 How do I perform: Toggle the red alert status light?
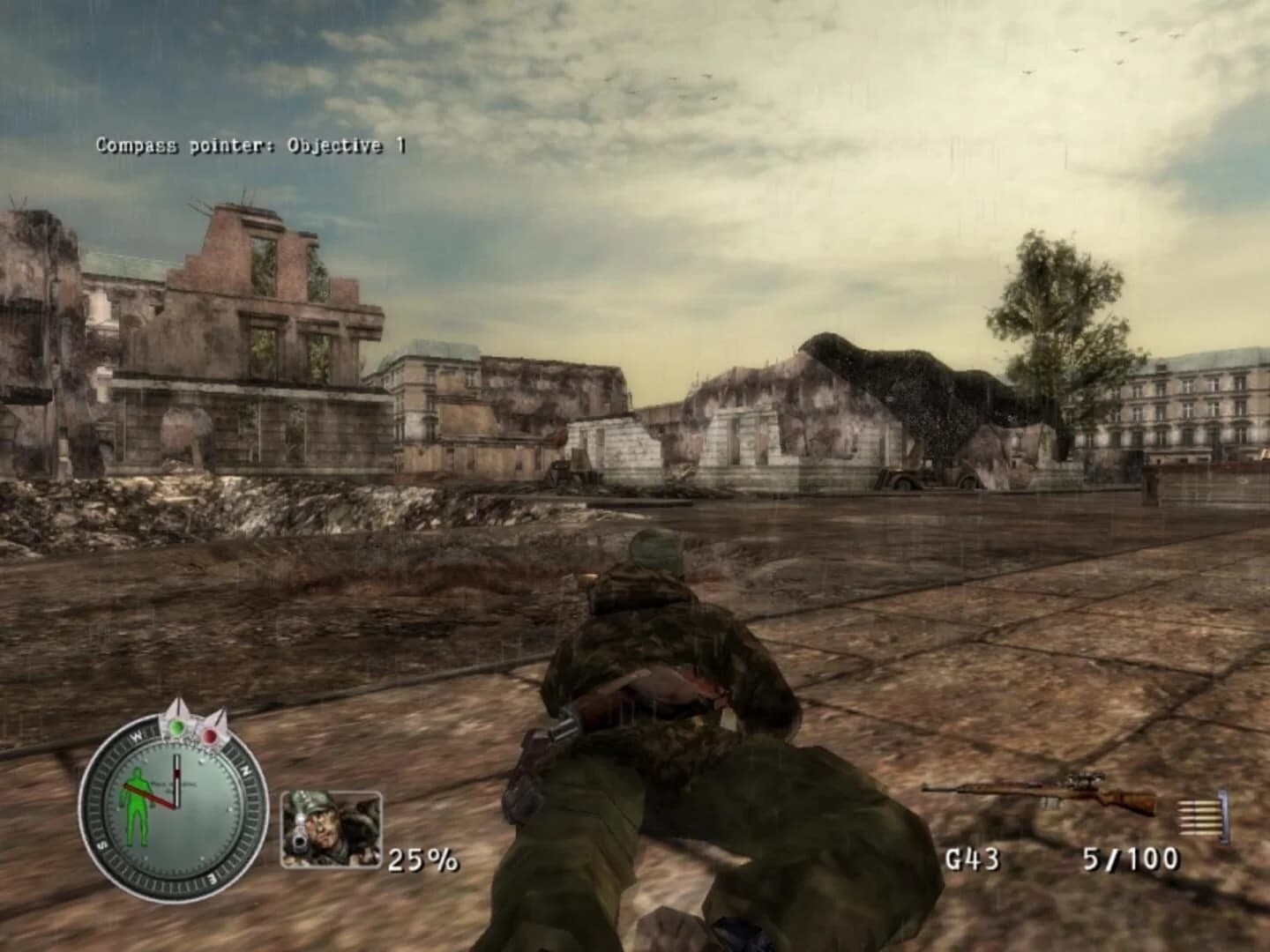click(210, 735)
